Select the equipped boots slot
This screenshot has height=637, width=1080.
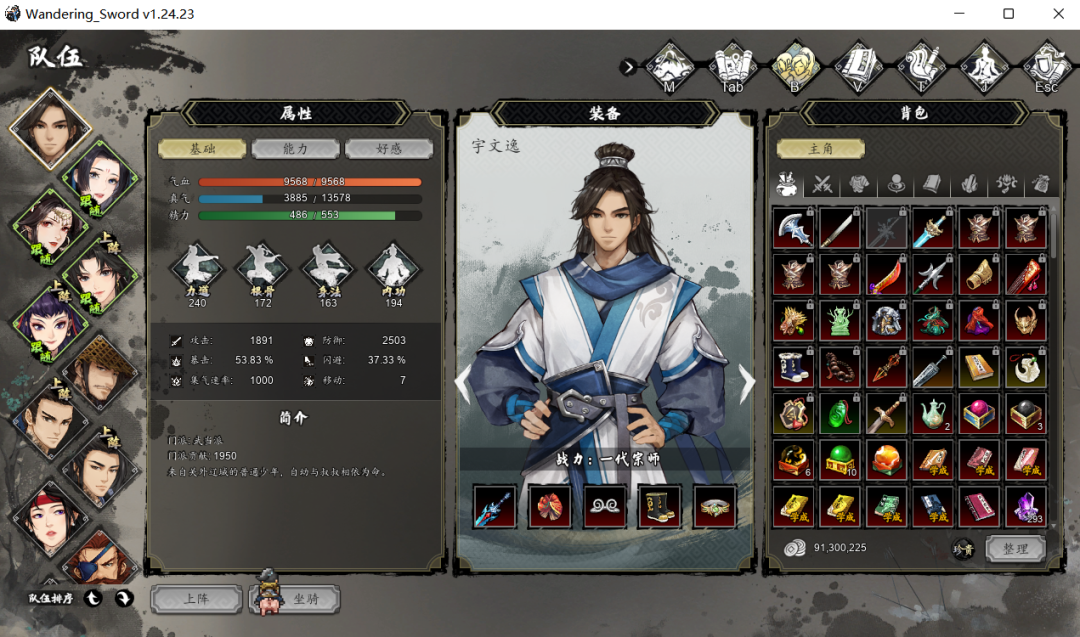tap(660, 506)
